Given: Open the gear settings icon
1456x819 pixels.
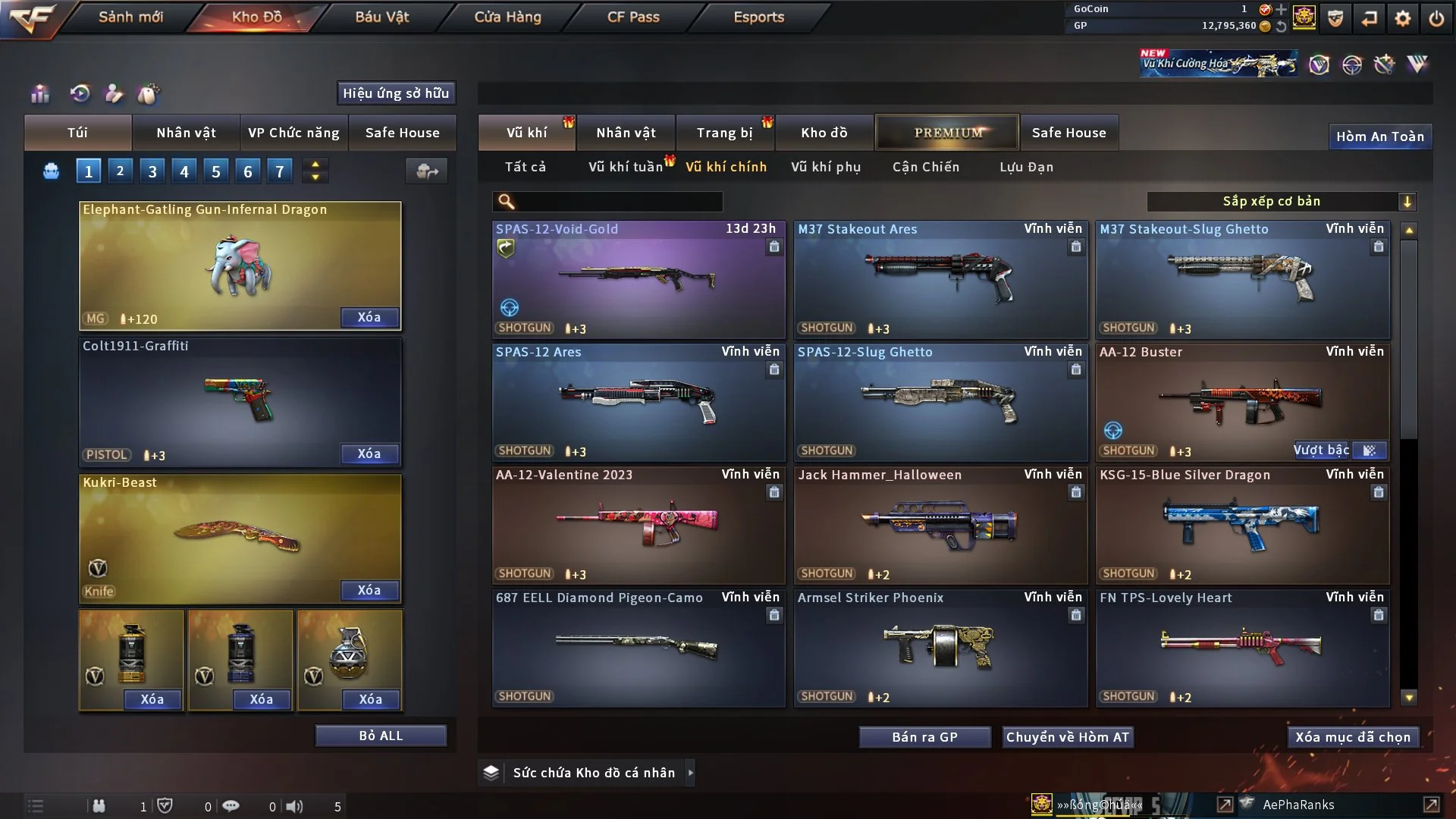Looking at the screenshot, I should click(1402, 18).
